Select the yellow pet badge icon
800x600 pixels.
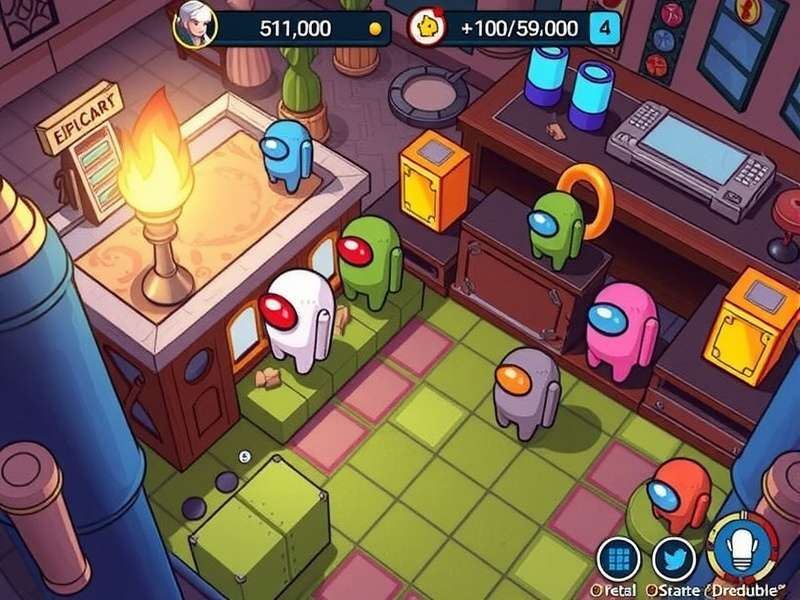click(427, 27)
